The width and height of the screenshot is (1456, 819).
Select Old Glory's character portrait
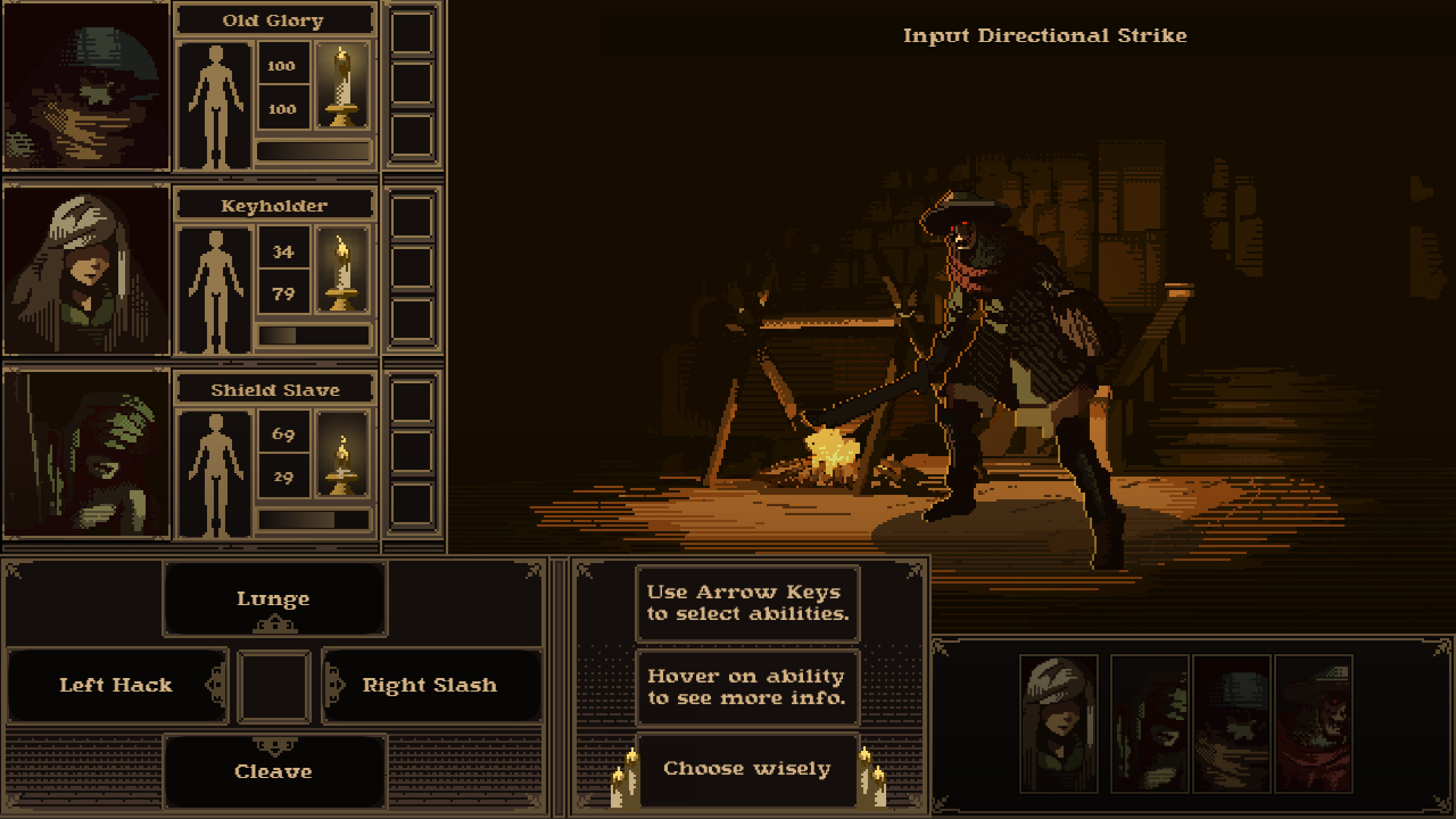(86, 86)
